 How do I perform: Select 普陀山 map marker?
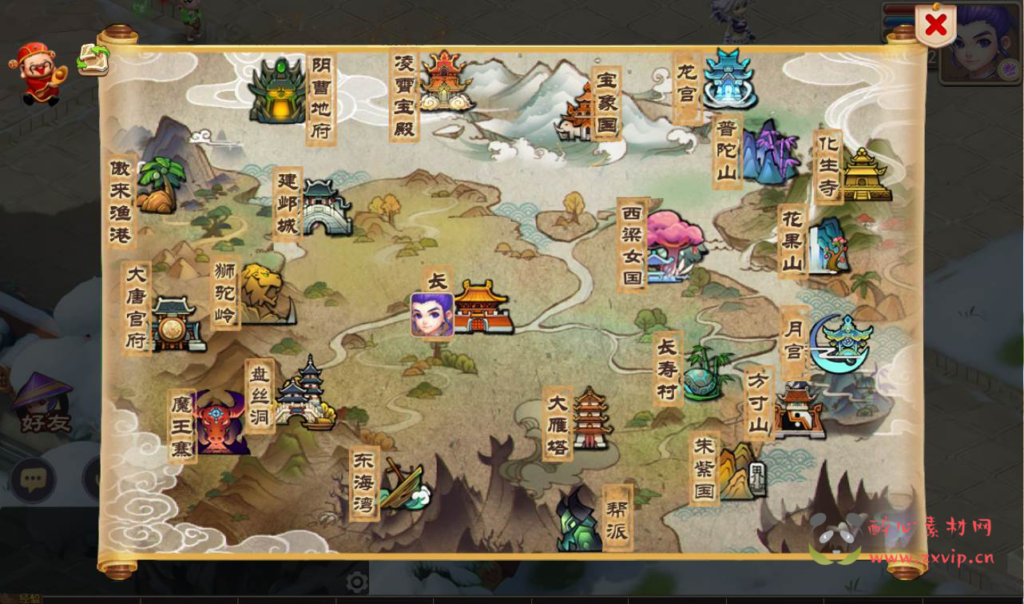point(770,153)
